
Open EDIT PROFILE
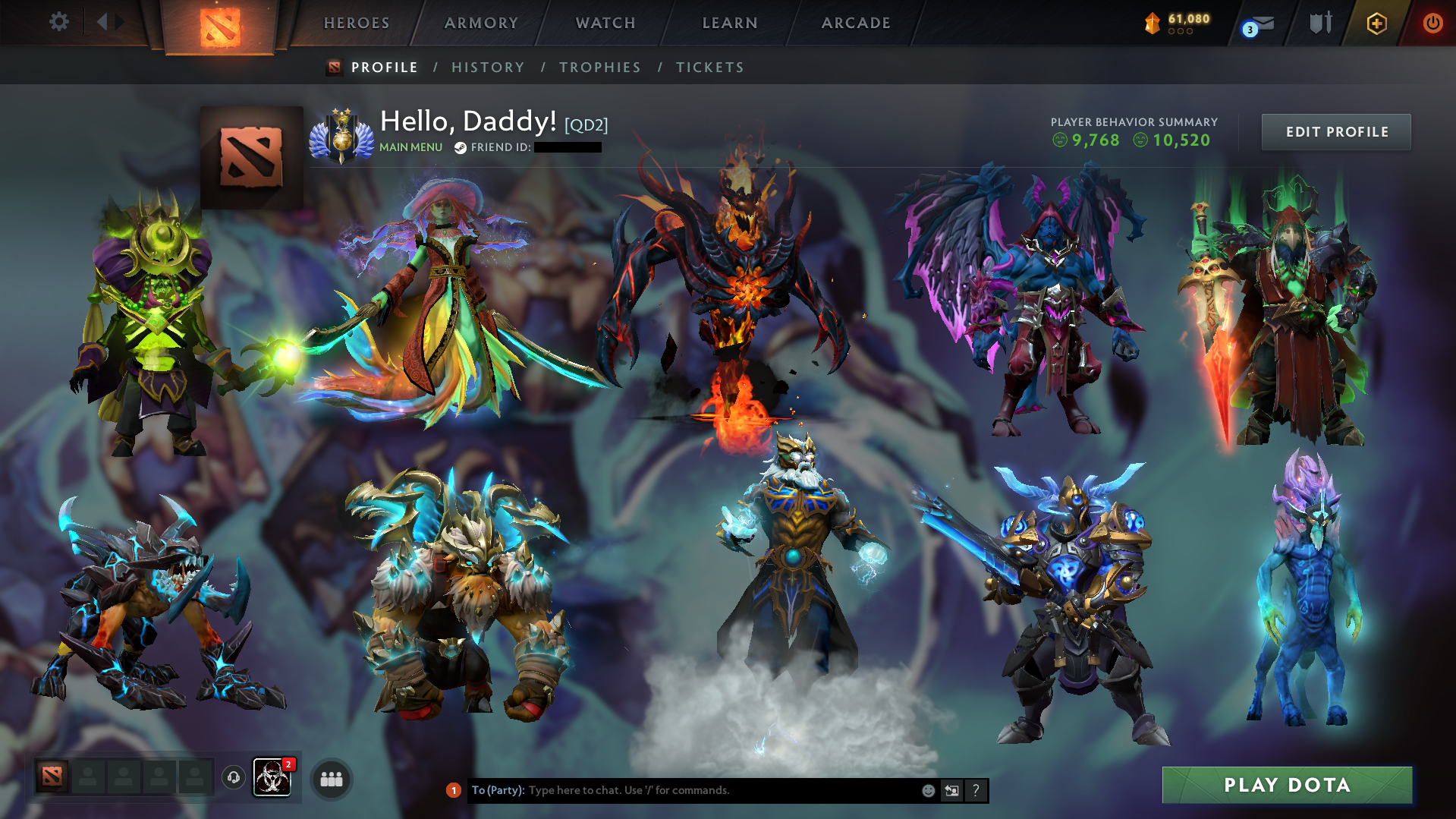pyautogui.click(x=1335, y=131)
